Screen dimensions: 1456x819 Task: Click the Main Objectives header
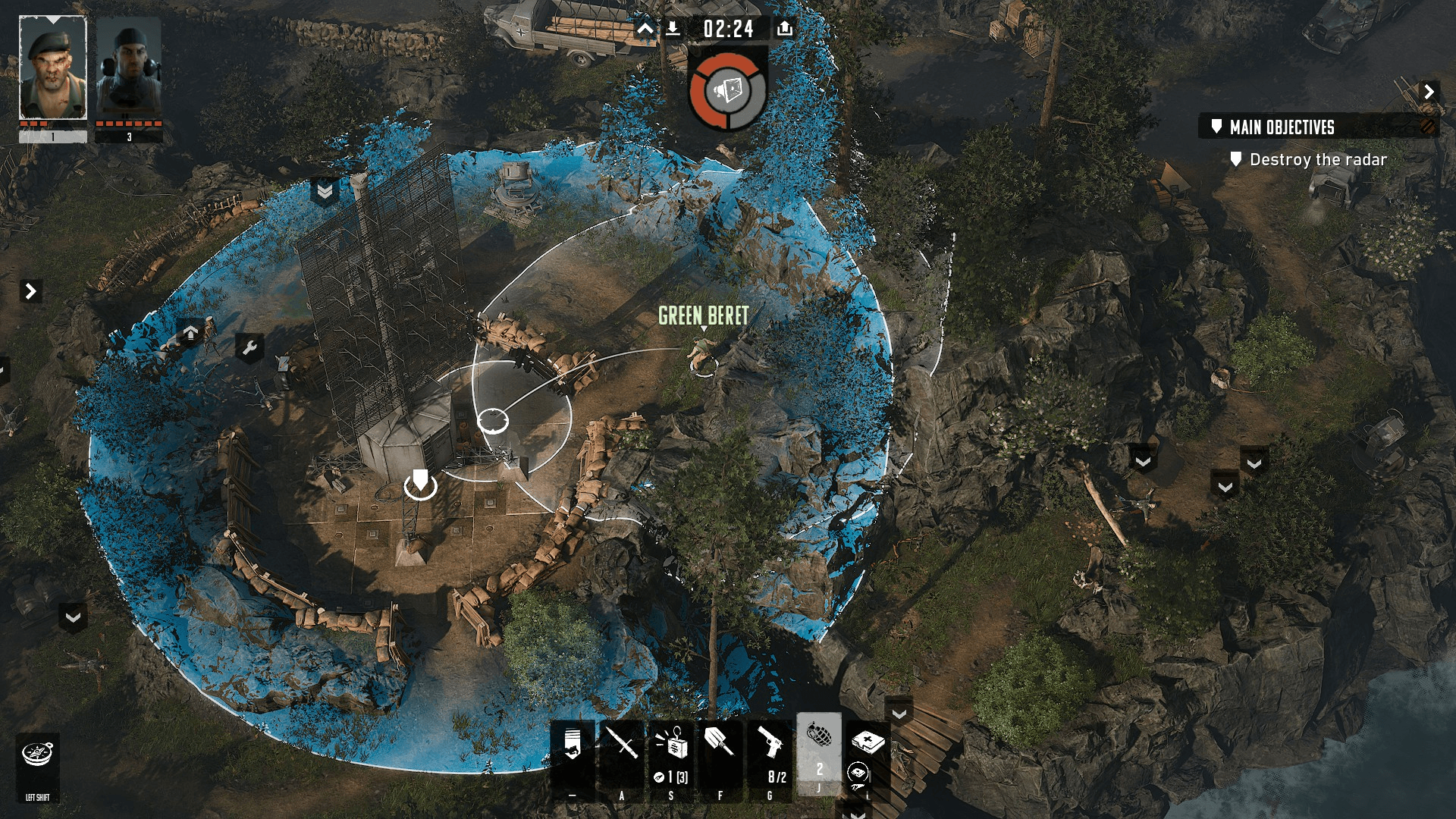click(1282, 127)
